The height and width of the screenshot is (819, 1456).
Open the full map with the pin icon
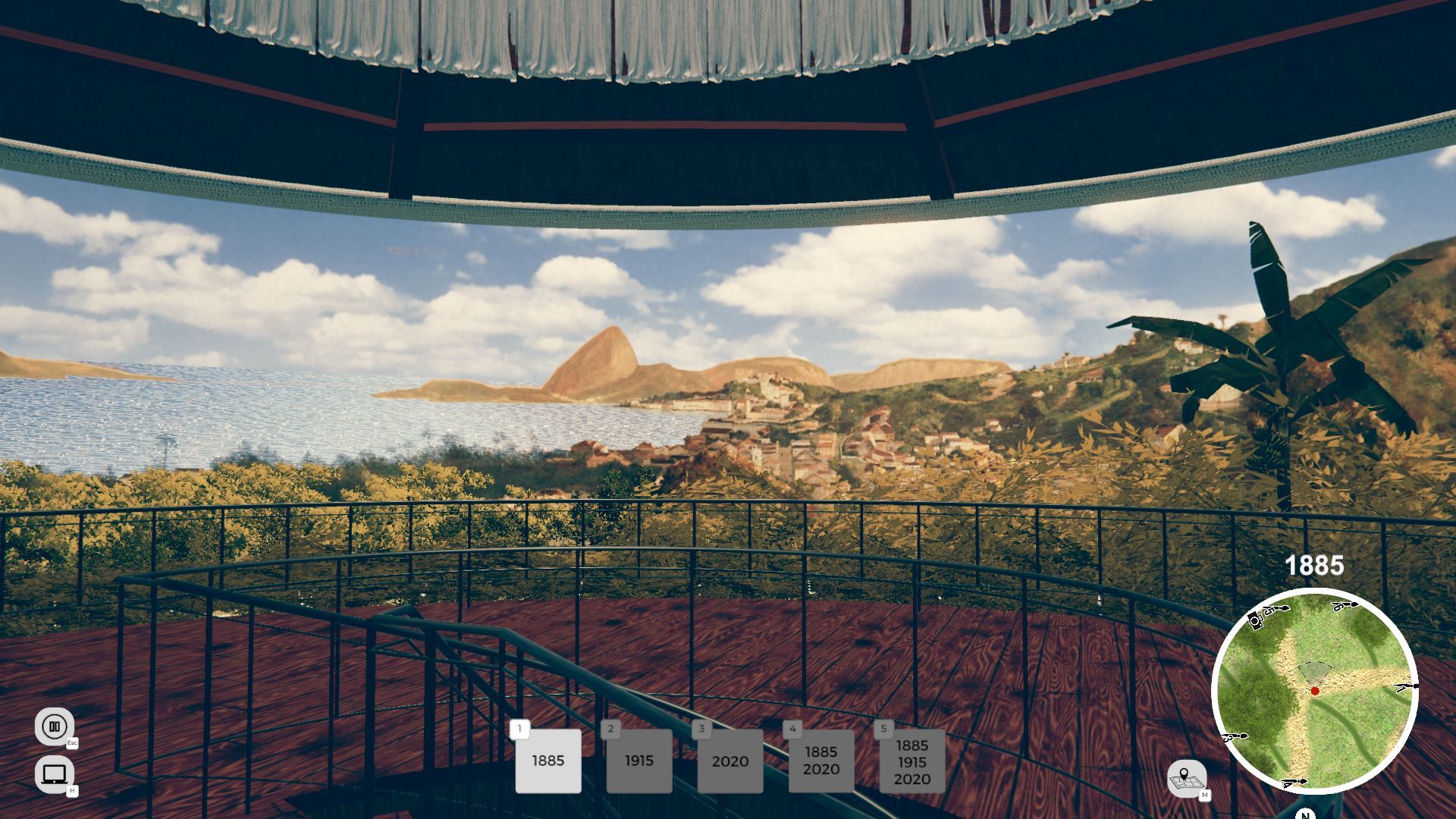[1185, 777]
